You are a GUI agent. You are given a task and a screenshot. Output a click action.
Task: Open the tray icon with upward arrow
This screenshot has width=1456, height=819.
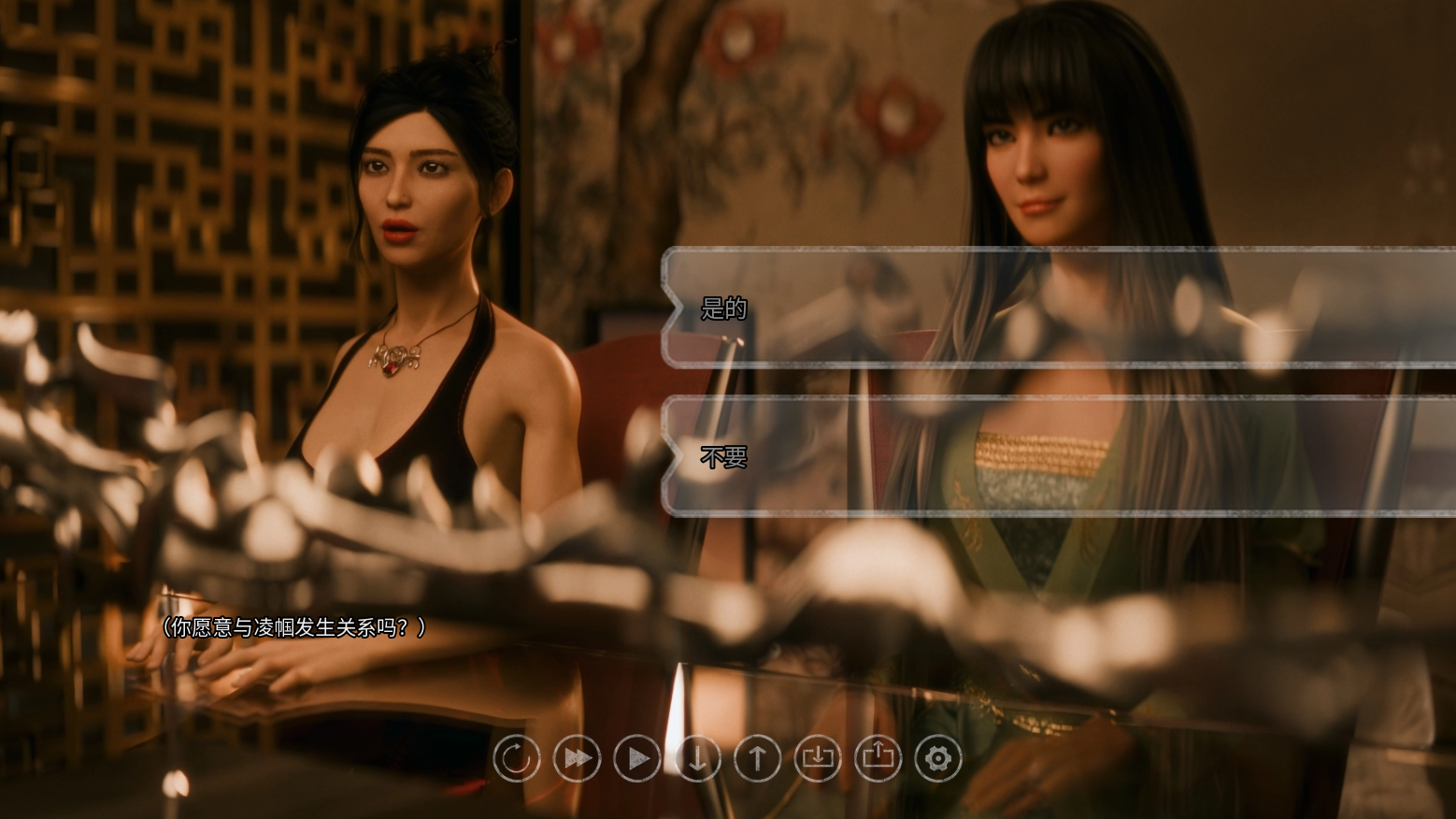tap(878, 758)
